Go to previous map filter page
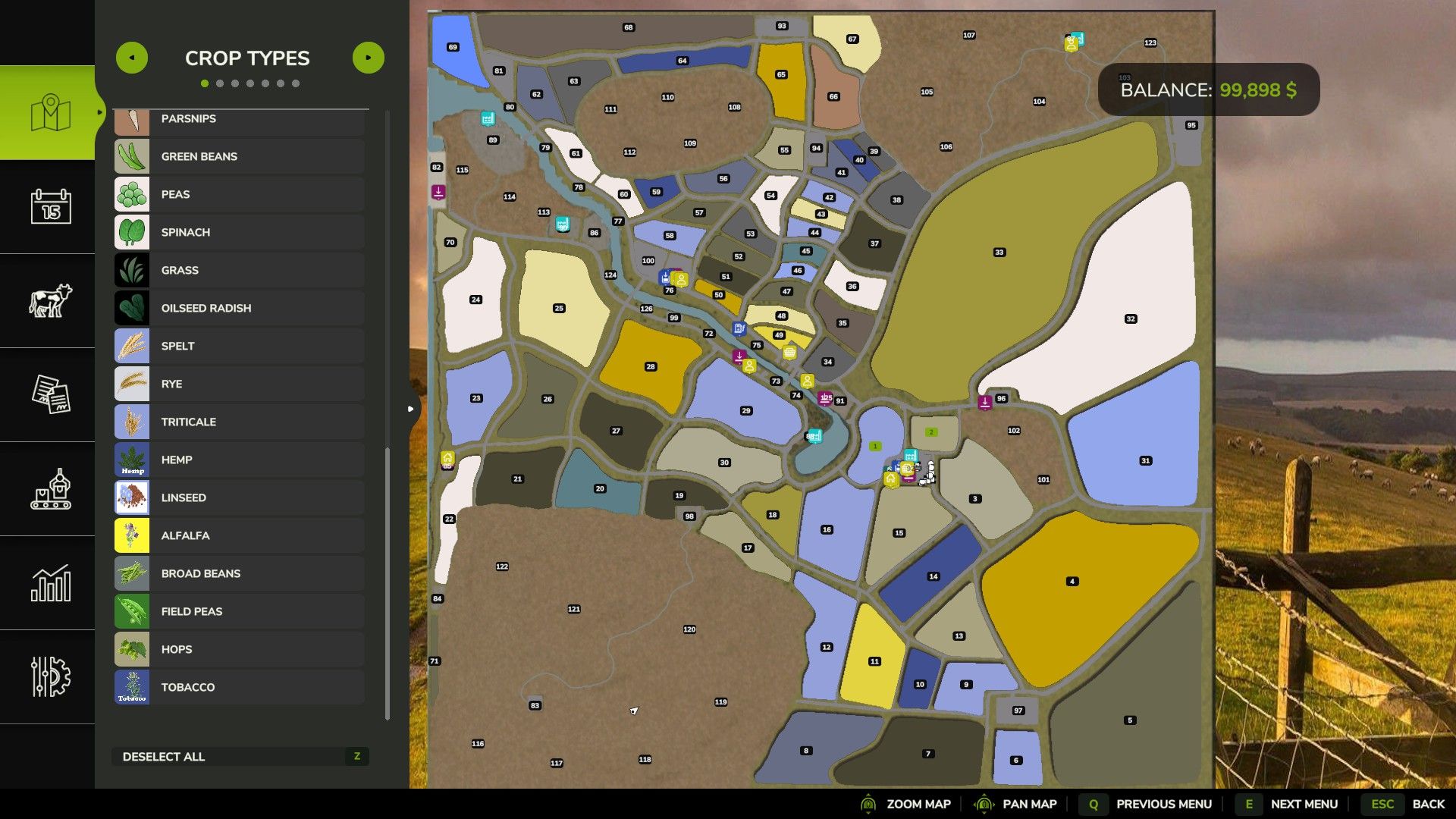Viewport: 1456px width, 819px height. [x=132, y=58]
